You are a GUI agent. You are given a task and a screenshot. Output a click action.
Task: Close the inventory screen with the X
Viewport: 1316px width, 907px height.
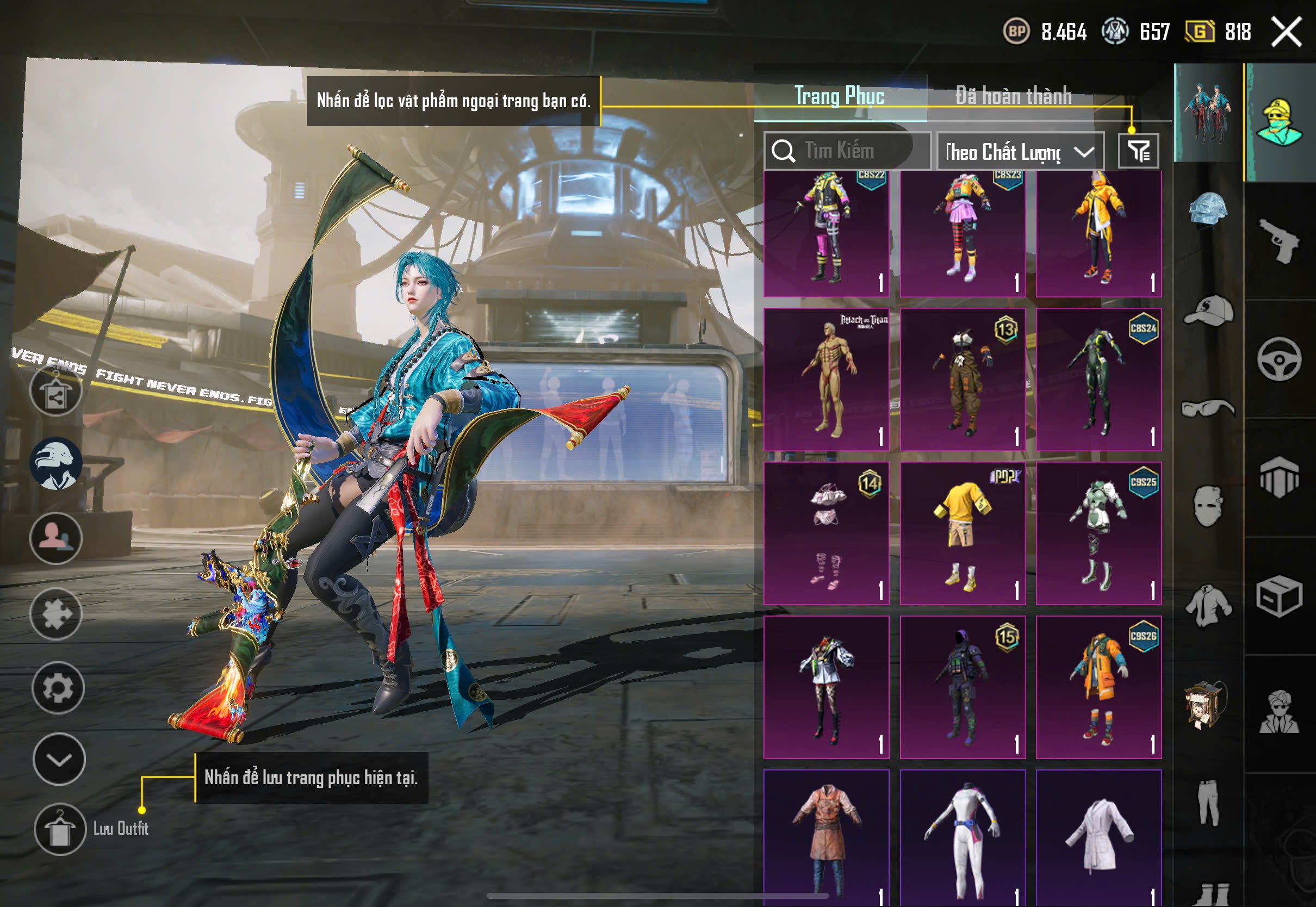(1287, 32)
